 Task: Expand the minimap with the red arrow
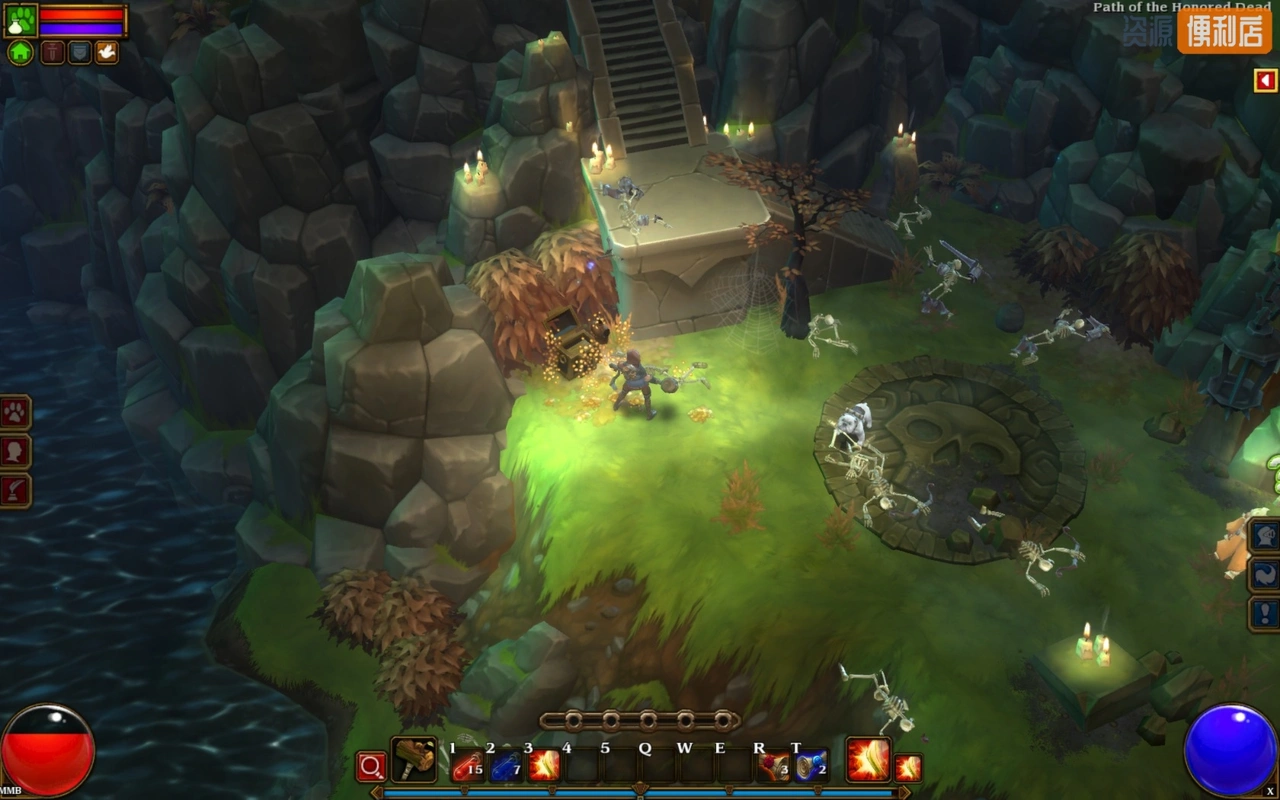point(1265,80)
